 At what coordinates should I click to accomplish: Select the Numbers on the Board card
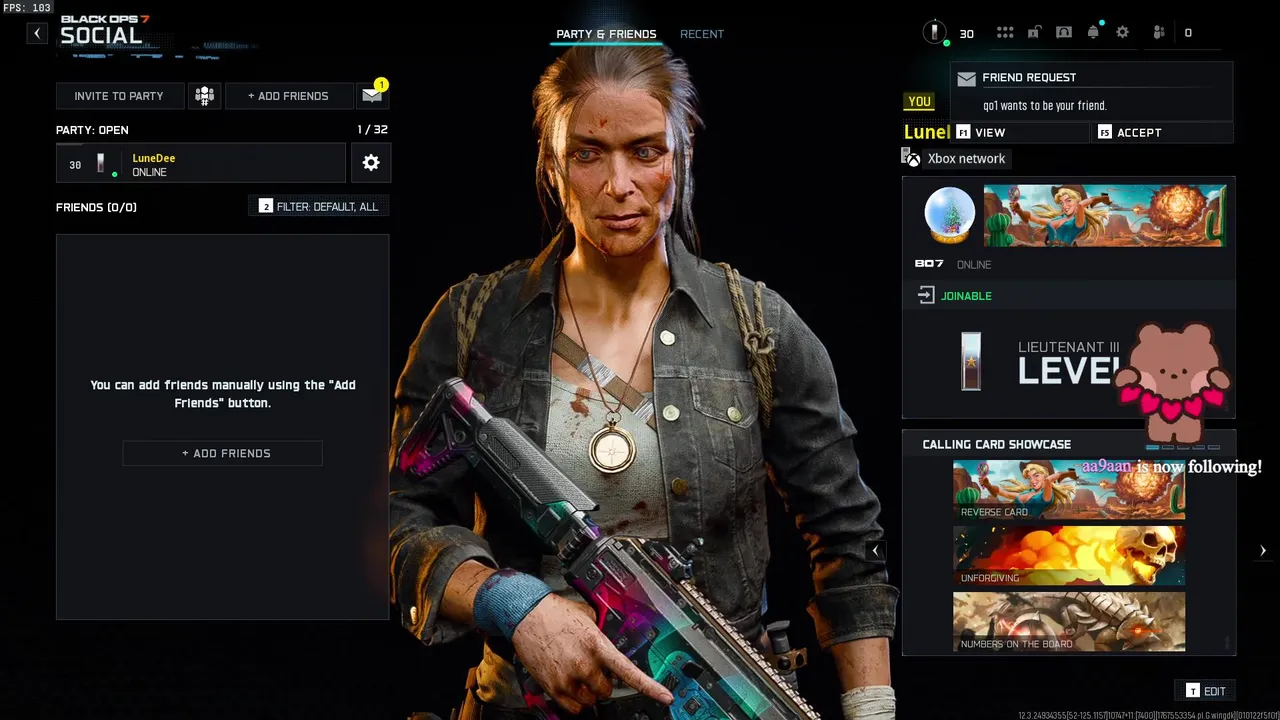click(1068, 622)
